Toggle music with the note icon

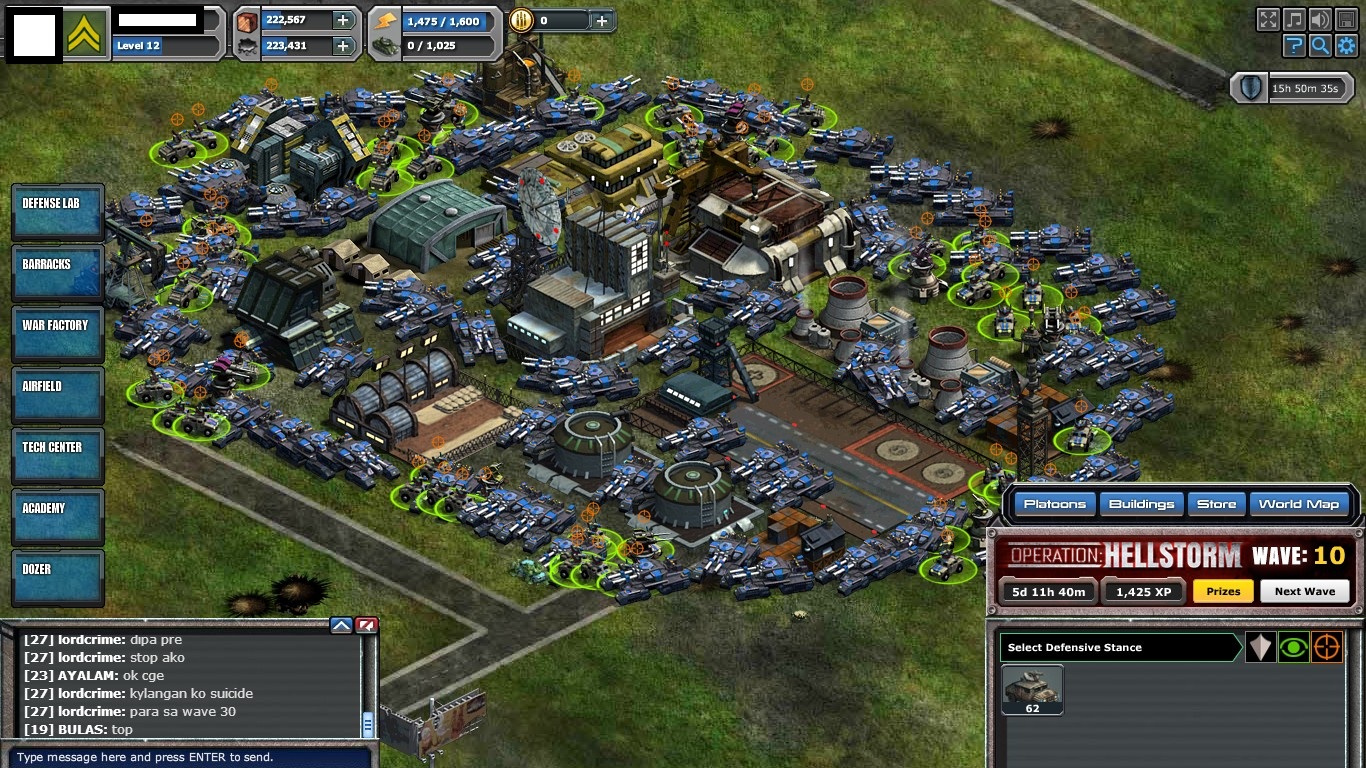tap(1294, 19)
